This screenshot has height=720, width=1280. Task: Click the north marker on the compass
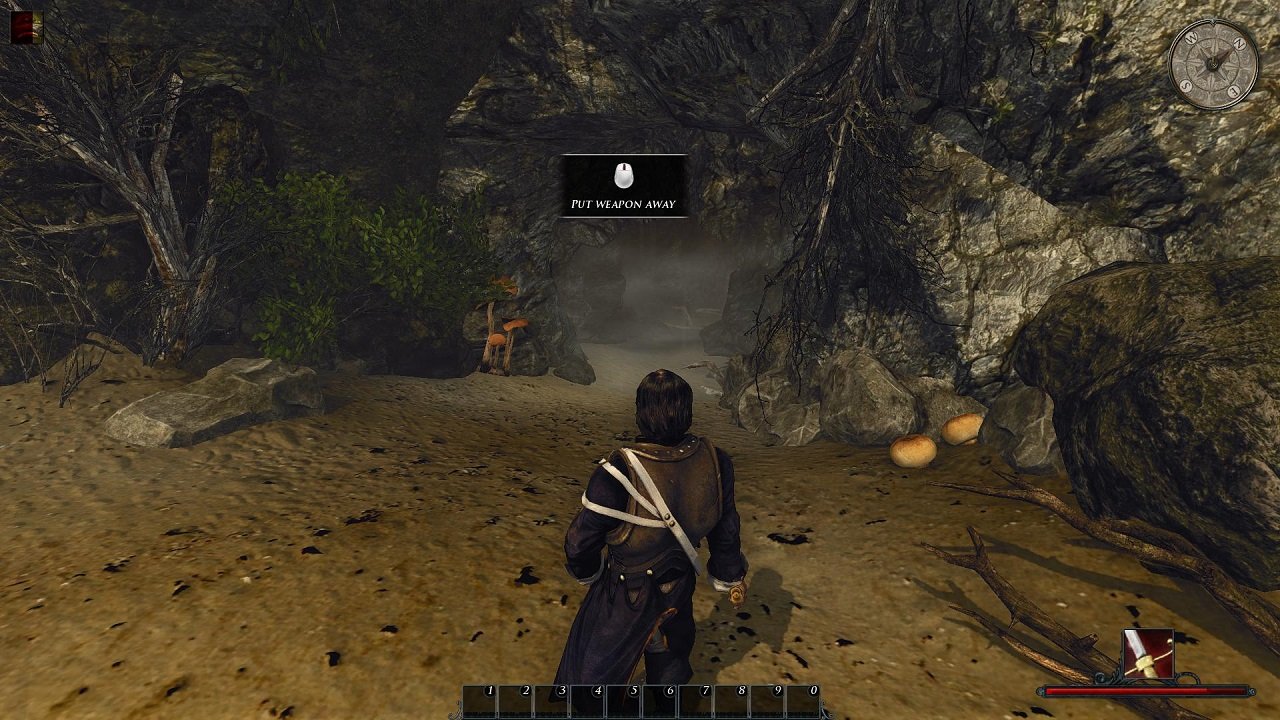[x=1237, y=44]
